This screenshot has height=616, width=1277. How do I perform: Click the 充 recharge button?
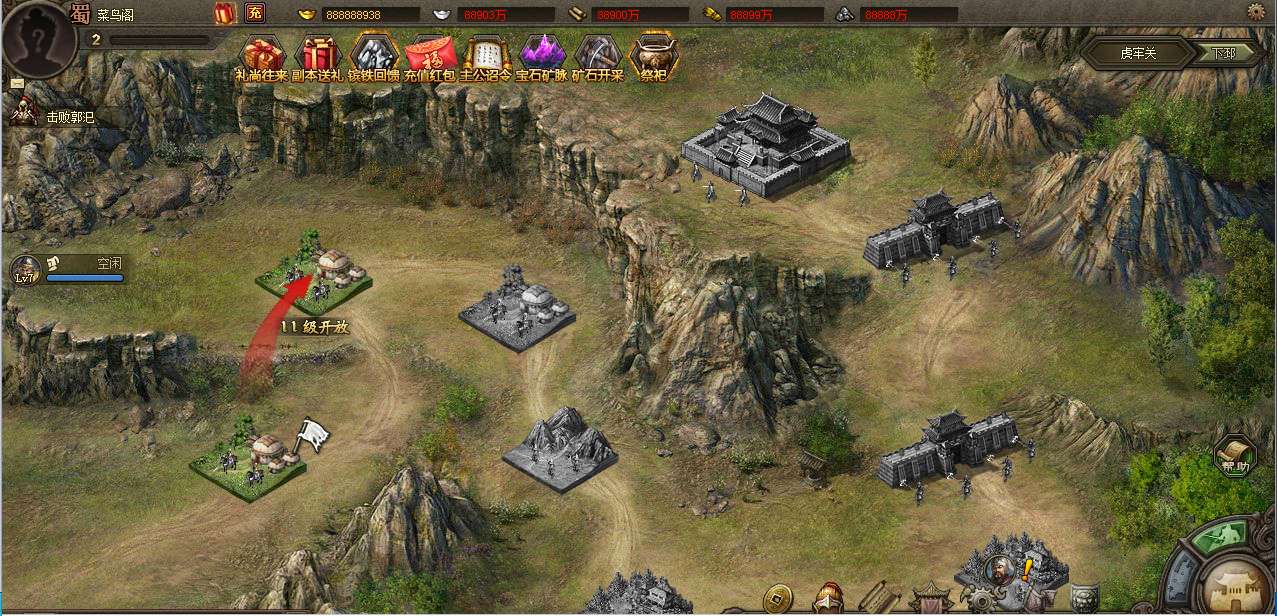pyautogui.click(x=255, y=14)
